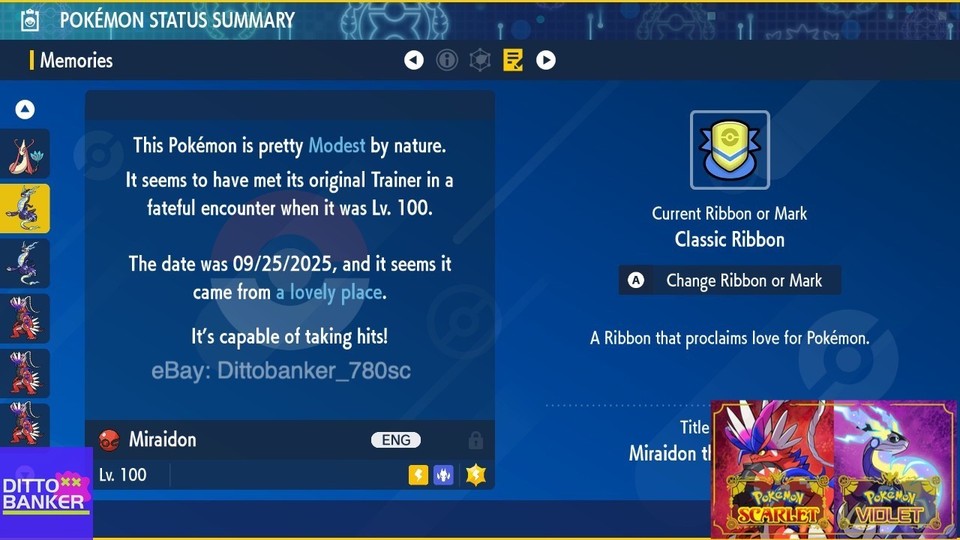Go to the previous summary page arrow

414,60
